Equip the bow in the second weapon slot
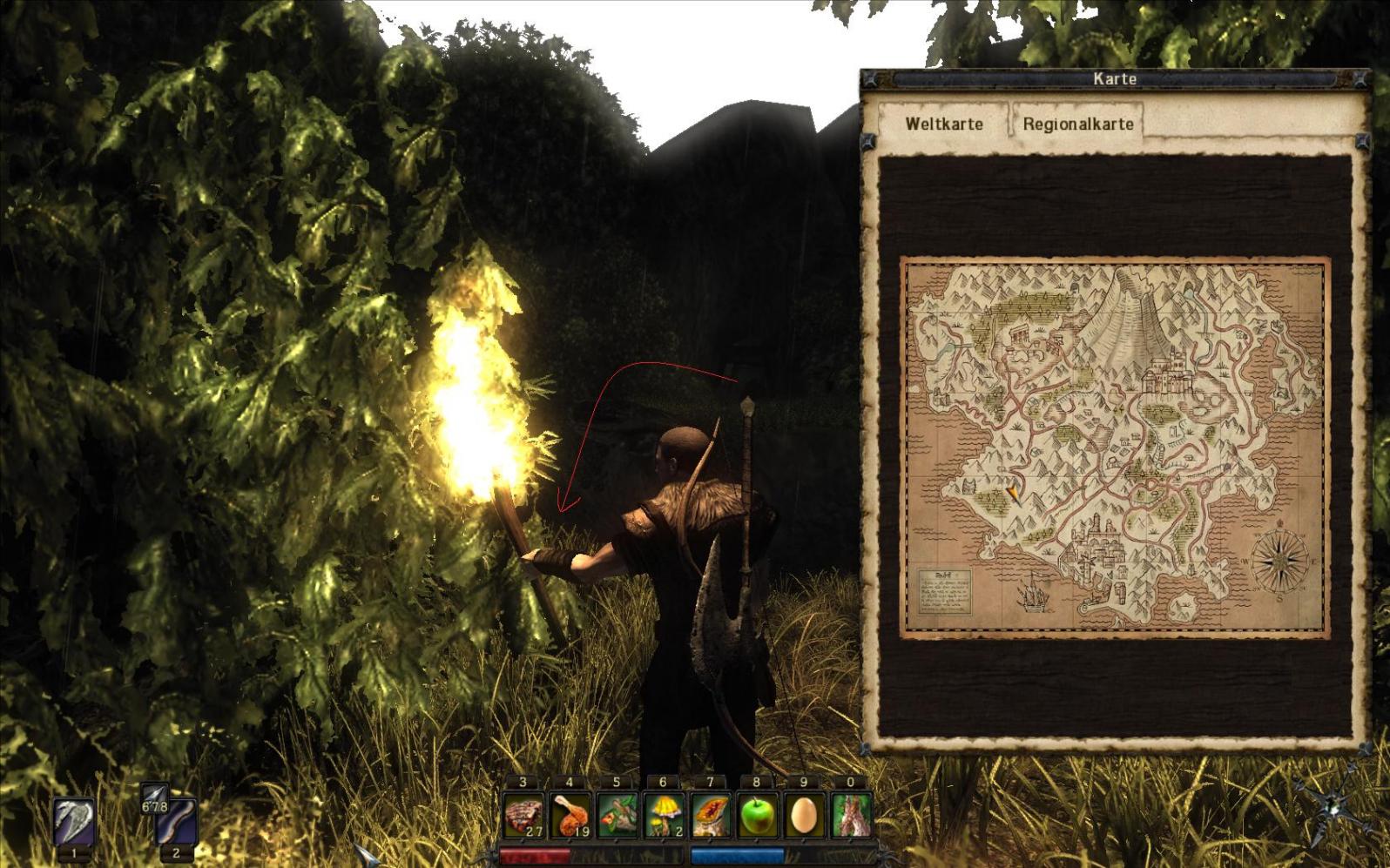1390x868 pixels. [x=177, y=822]
